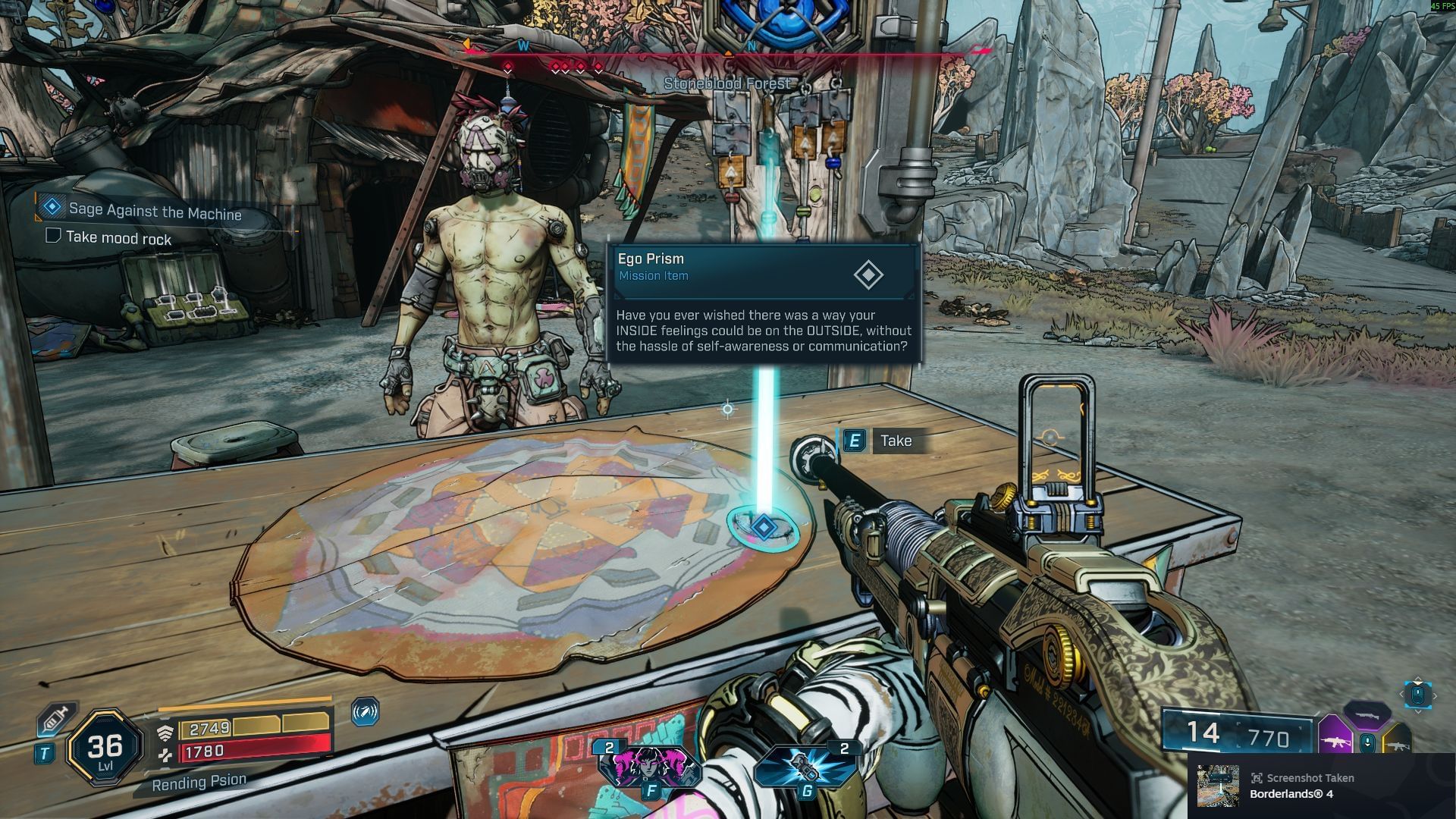
Task: Switch to the top shotgun weapon slot
Action: tap(1367, 714)
